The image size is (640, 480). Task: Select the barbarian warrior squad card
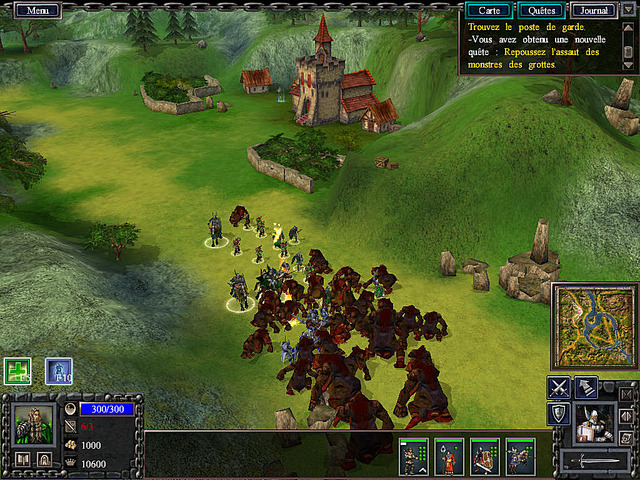coord(413,456)
